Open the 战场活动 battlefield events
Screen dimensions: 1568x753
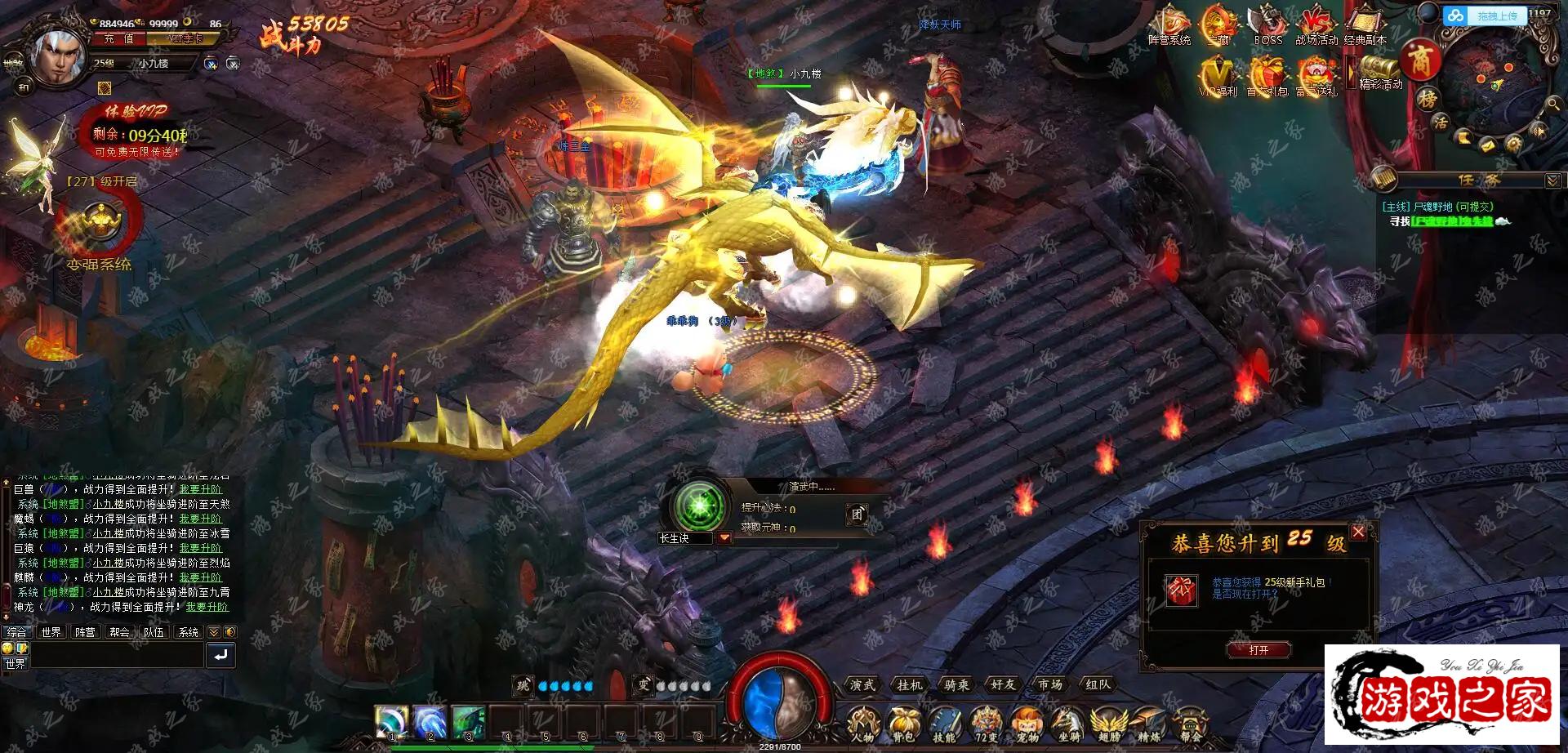pos(1316,26)
